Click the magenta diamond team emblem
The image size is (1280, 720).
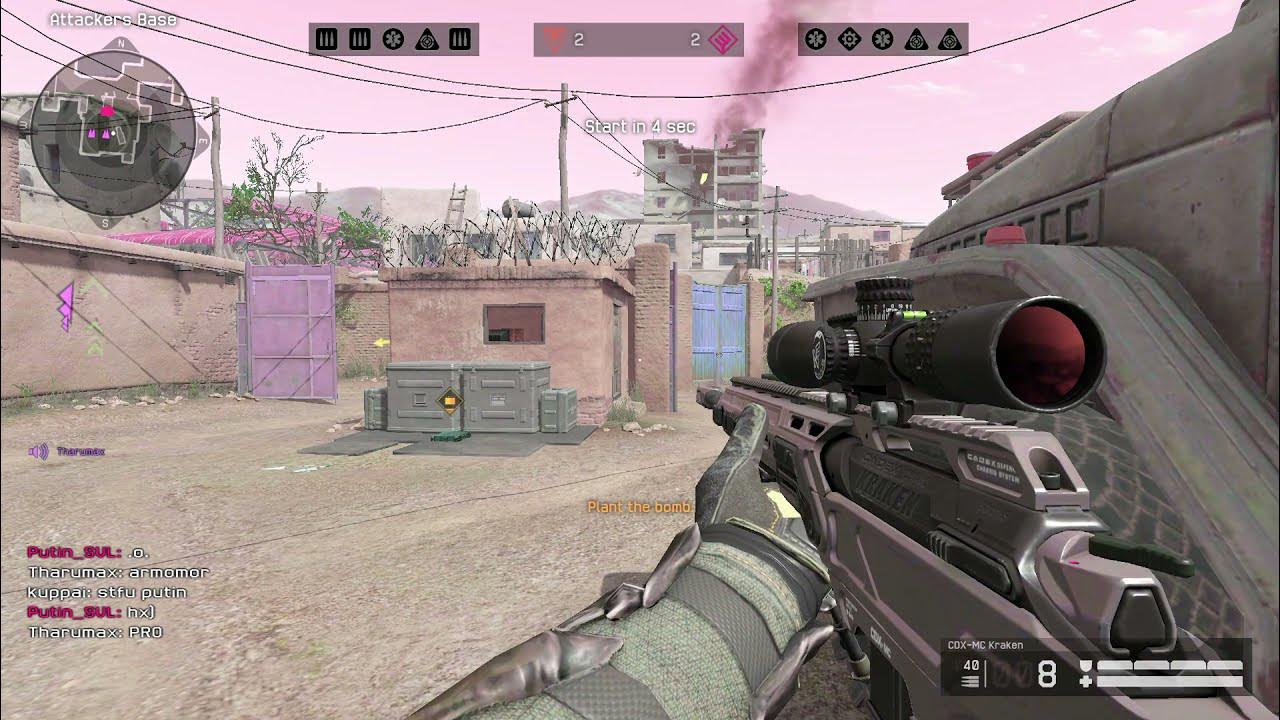pos(722,40)
